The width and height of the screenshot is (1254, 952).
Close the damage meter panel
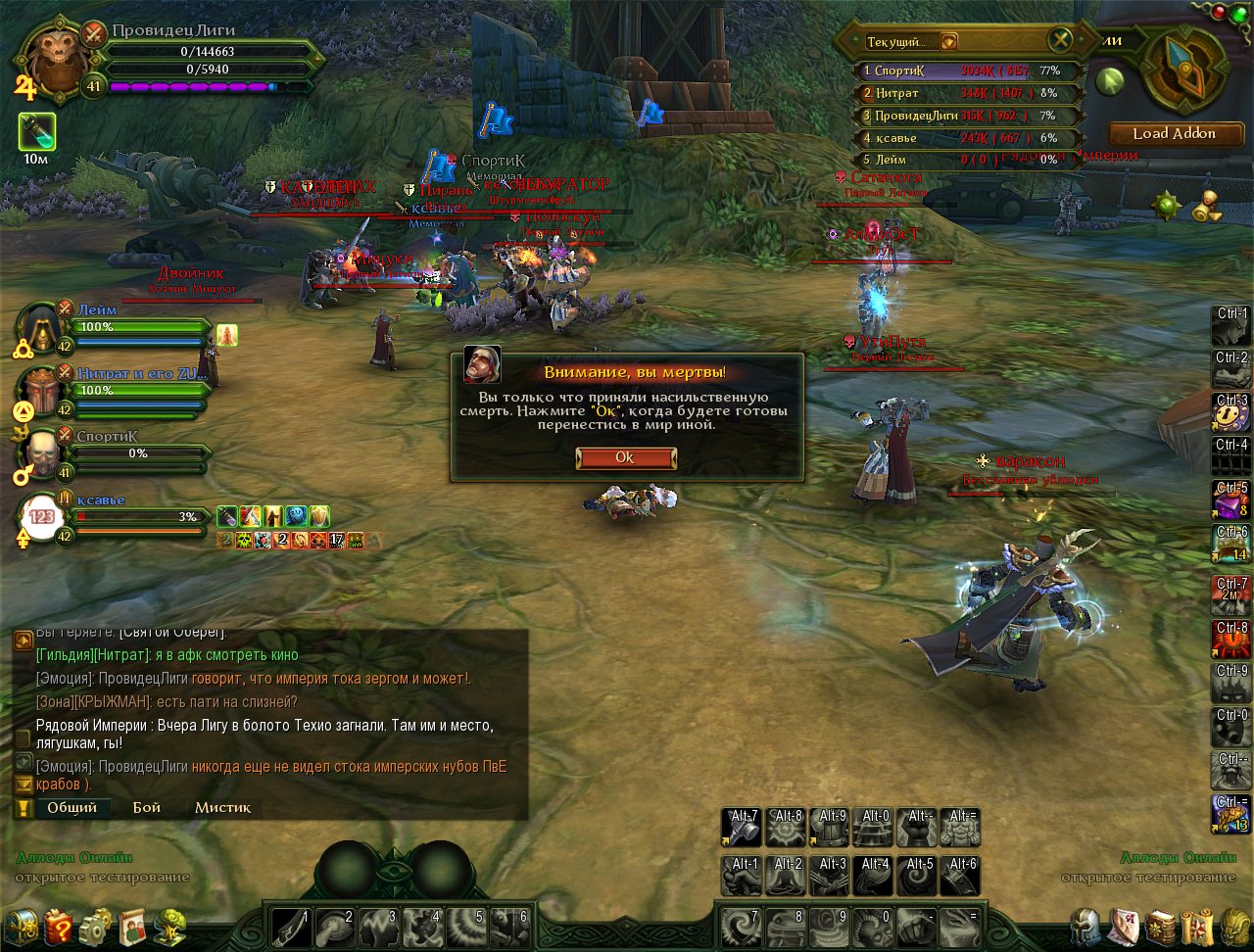coord(1061,40)
